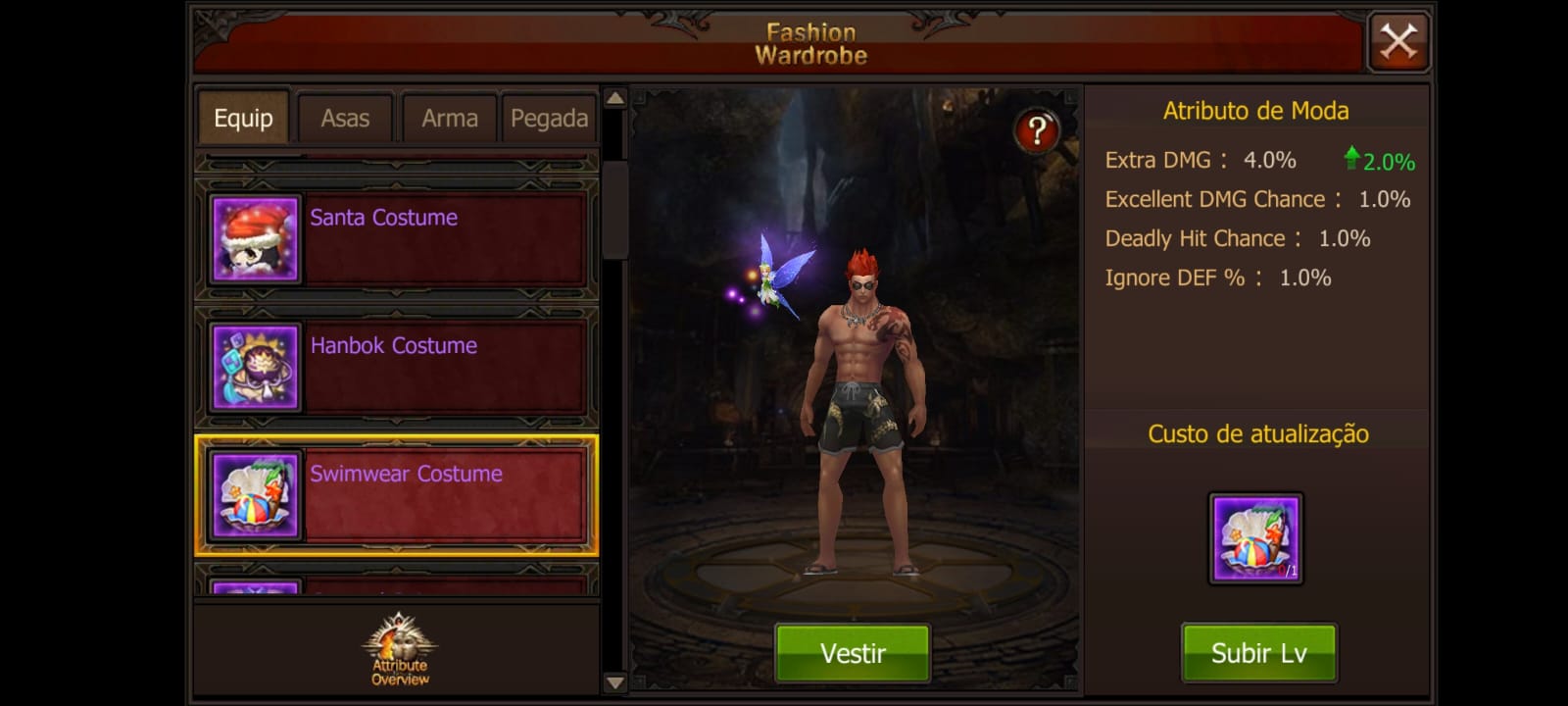
Task: Select the Arma tab
Action: [450, 119]
